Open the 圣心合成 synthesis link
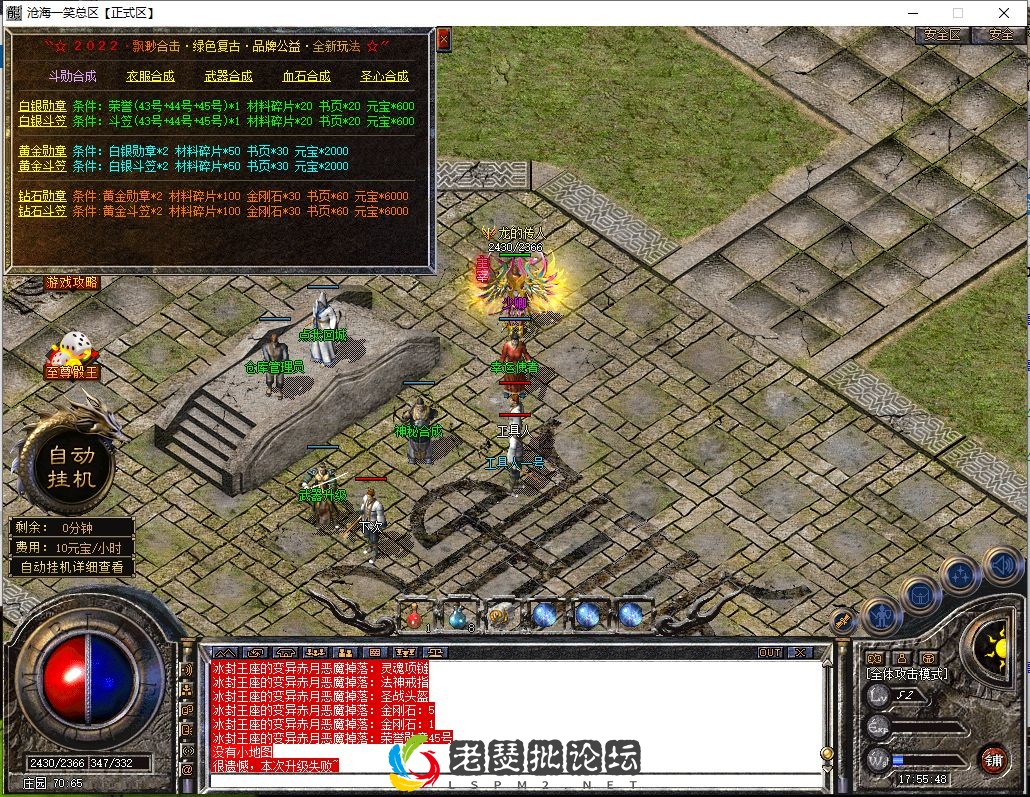1030x797 pixels. point(384,76)
